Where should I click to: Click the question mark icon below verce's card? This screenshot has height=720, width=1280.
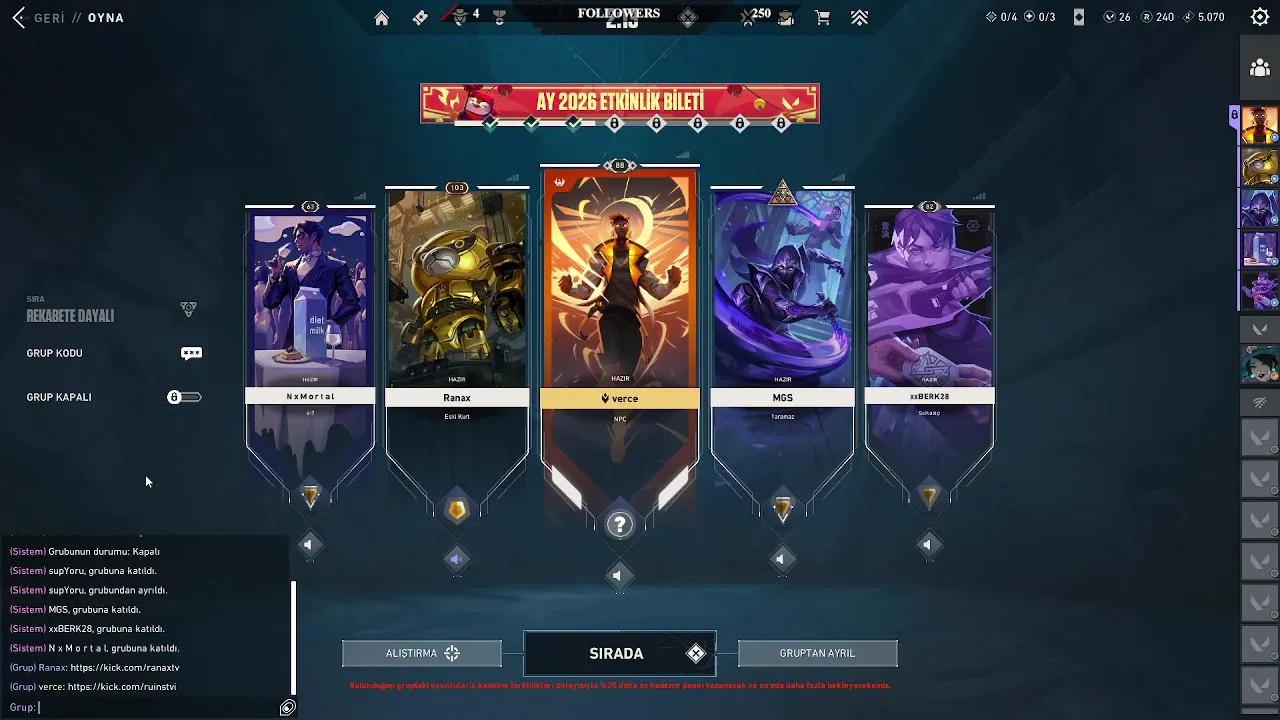[619, 523]
